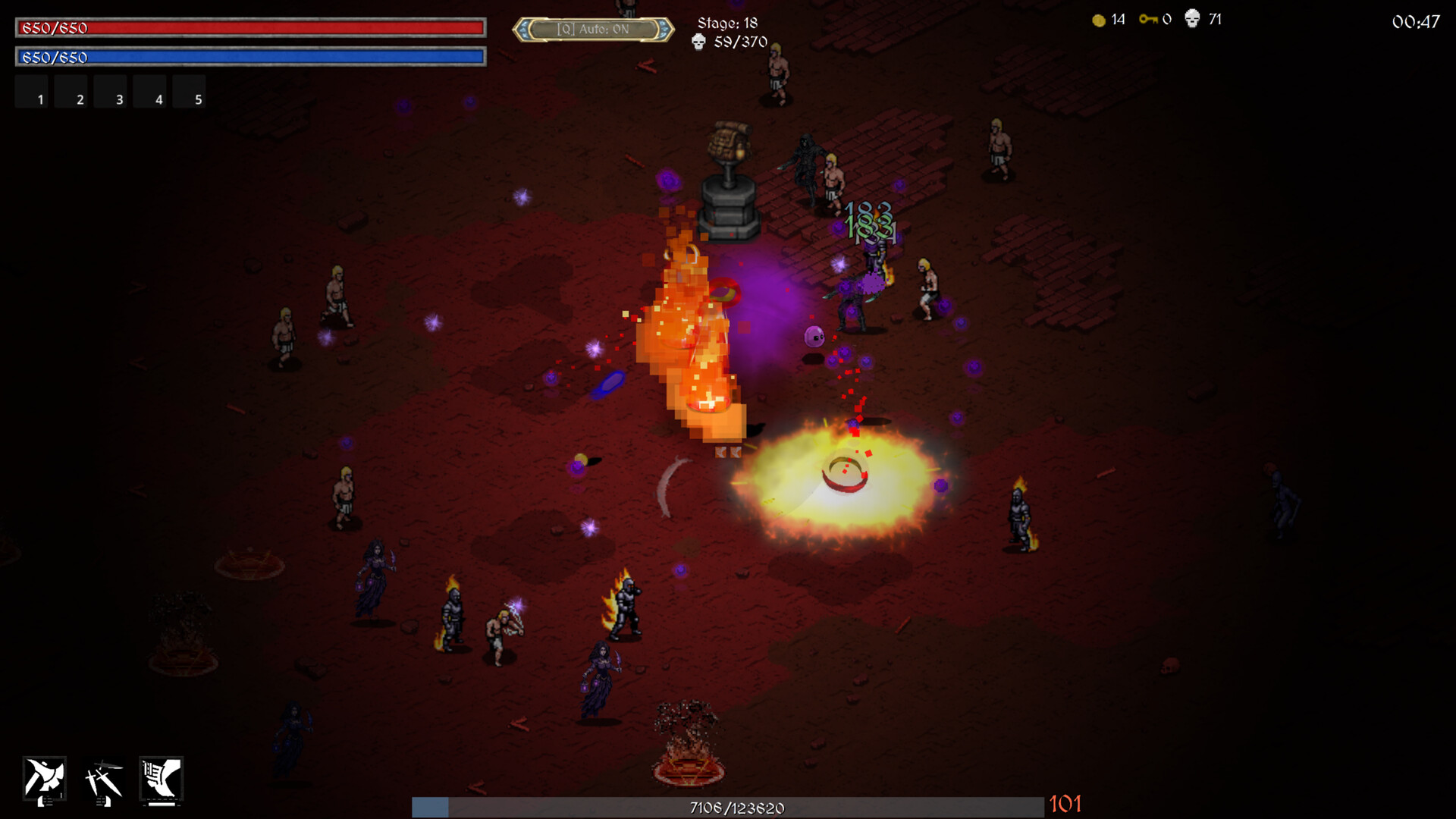Select hotbar slot 3

click(x=111, y=91)
